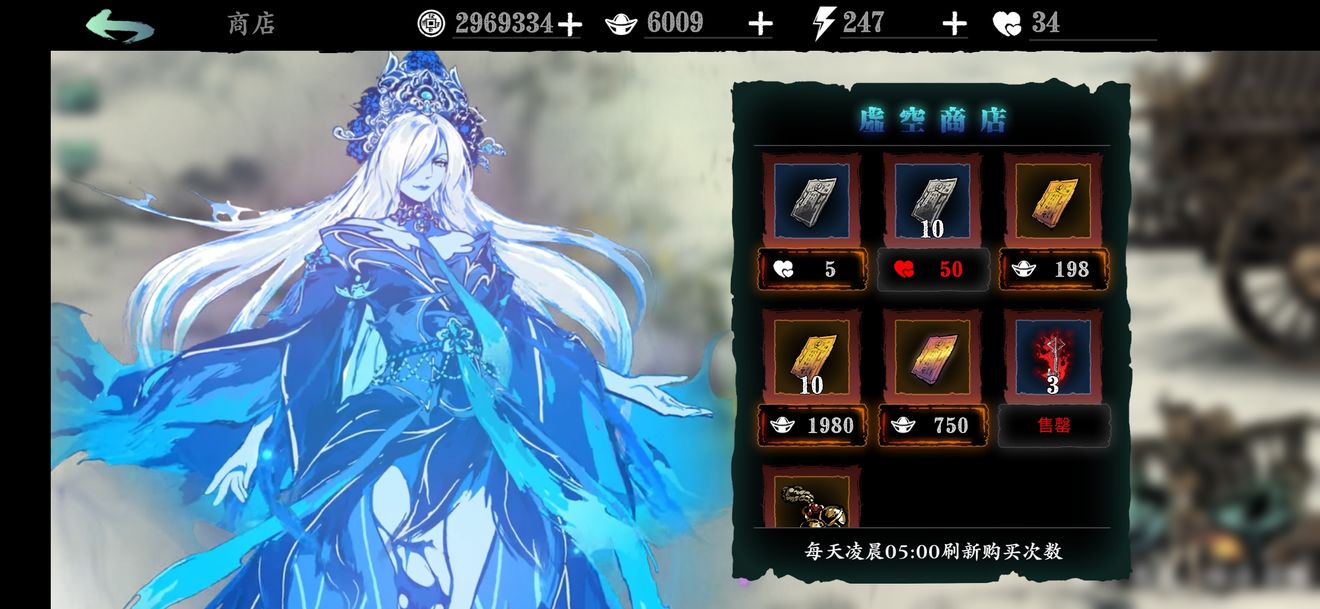Select the partially visible bottom shop item
Viewport: 1320px width, 609px height.
tap(811, 500)
